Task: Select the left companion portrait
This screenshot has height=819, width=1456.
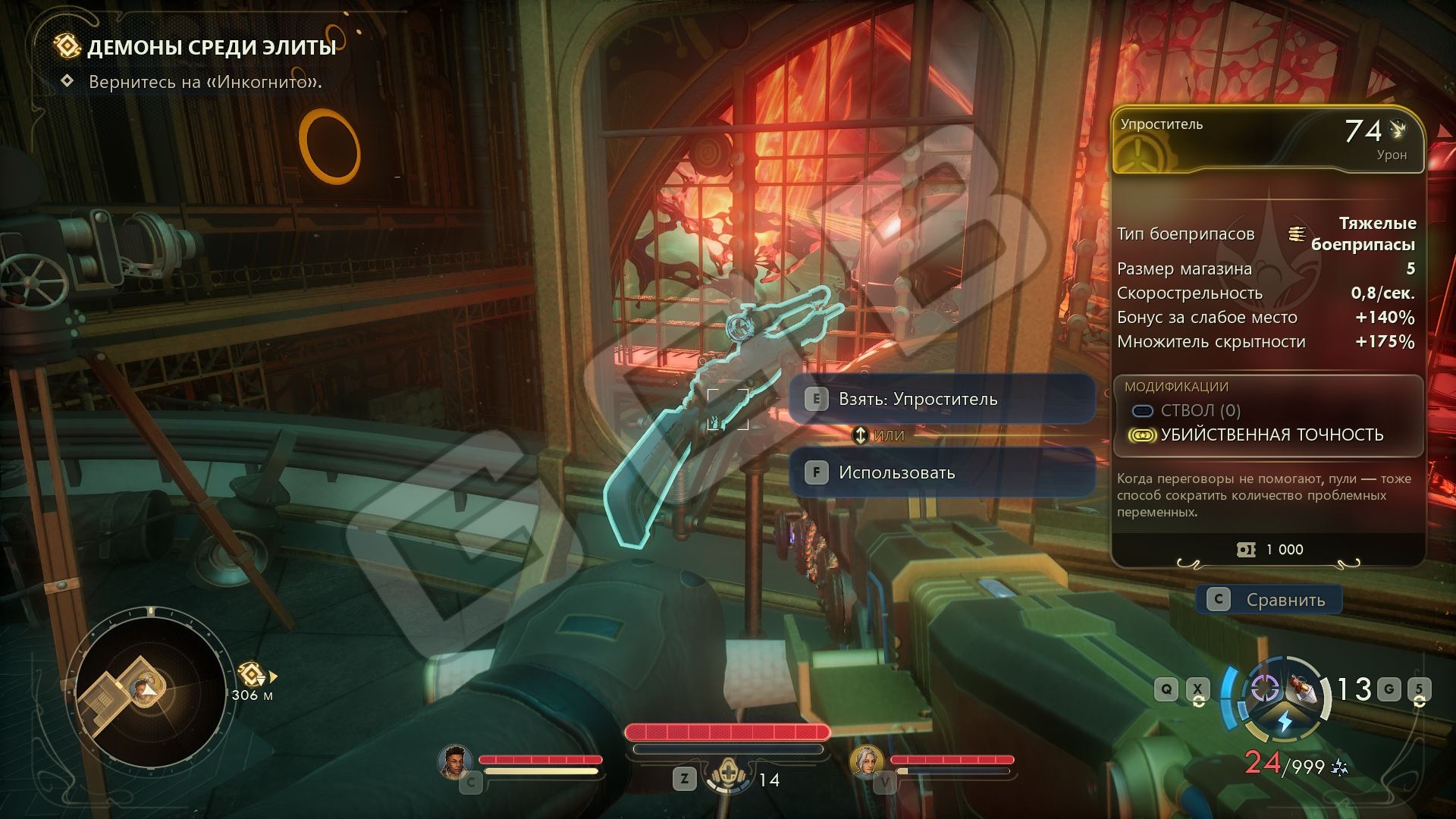Action: coord(455,761)
